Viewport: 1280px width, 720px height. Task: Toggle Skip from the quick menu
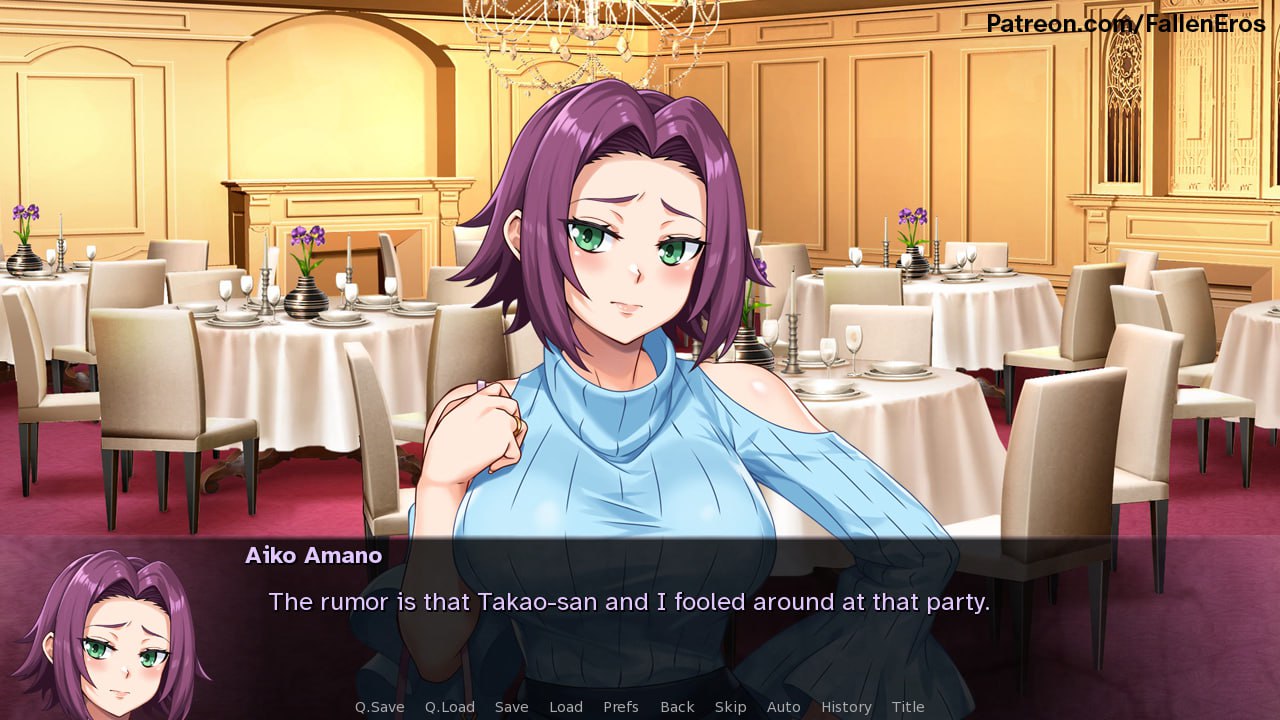731,707
